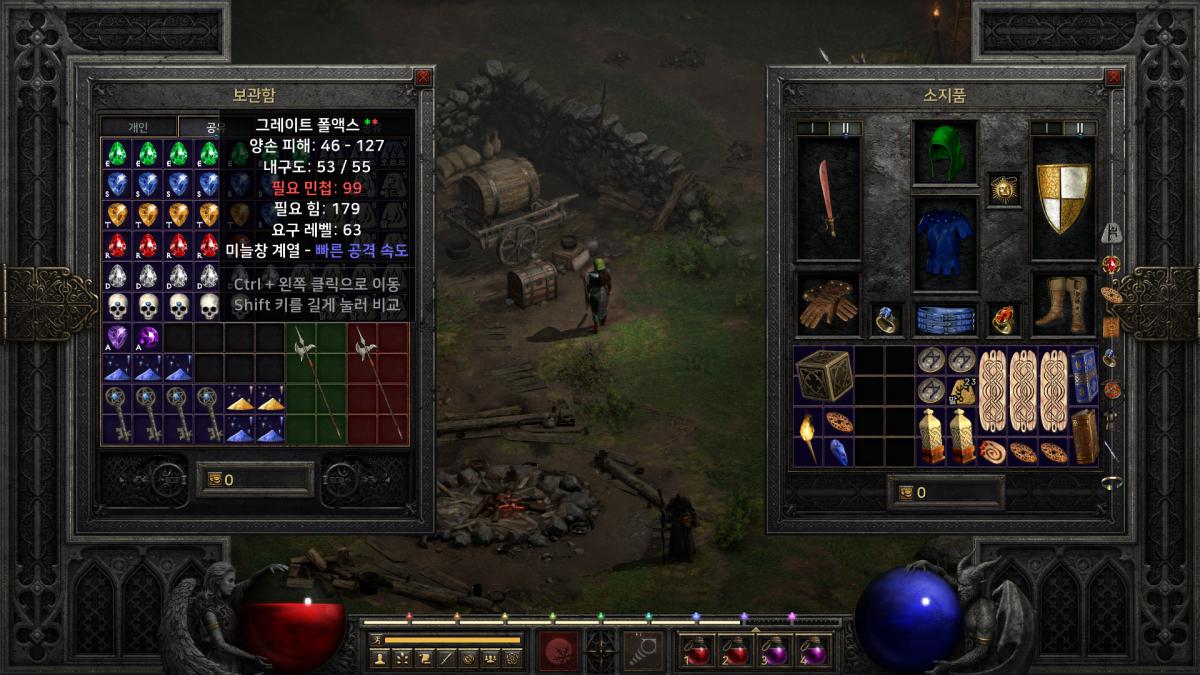1200x675 pixels.
Task: Select the Horadric Cube in inventory
Action: [x=824, y=376]
